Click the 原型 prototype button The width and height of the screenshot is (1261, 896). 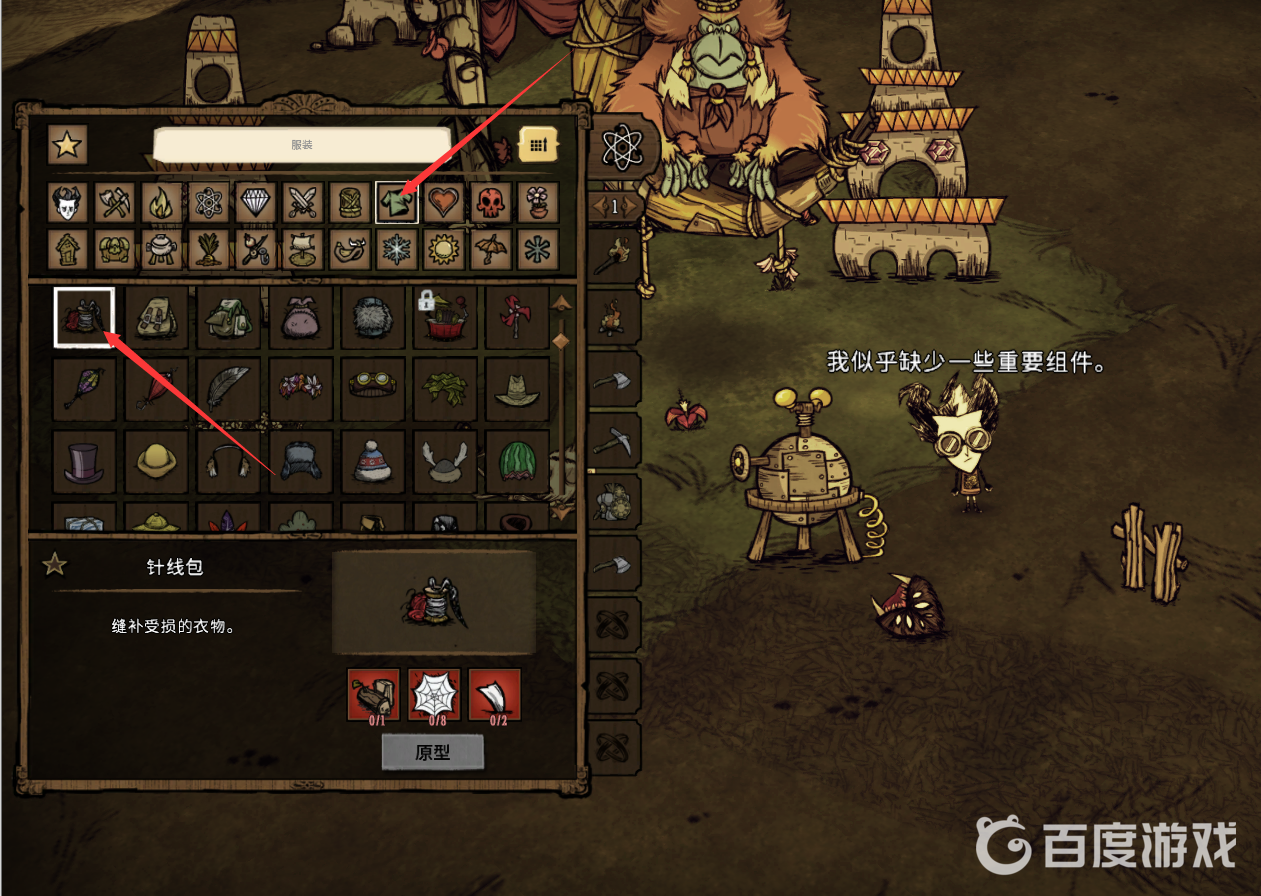(x=432, y=752)
